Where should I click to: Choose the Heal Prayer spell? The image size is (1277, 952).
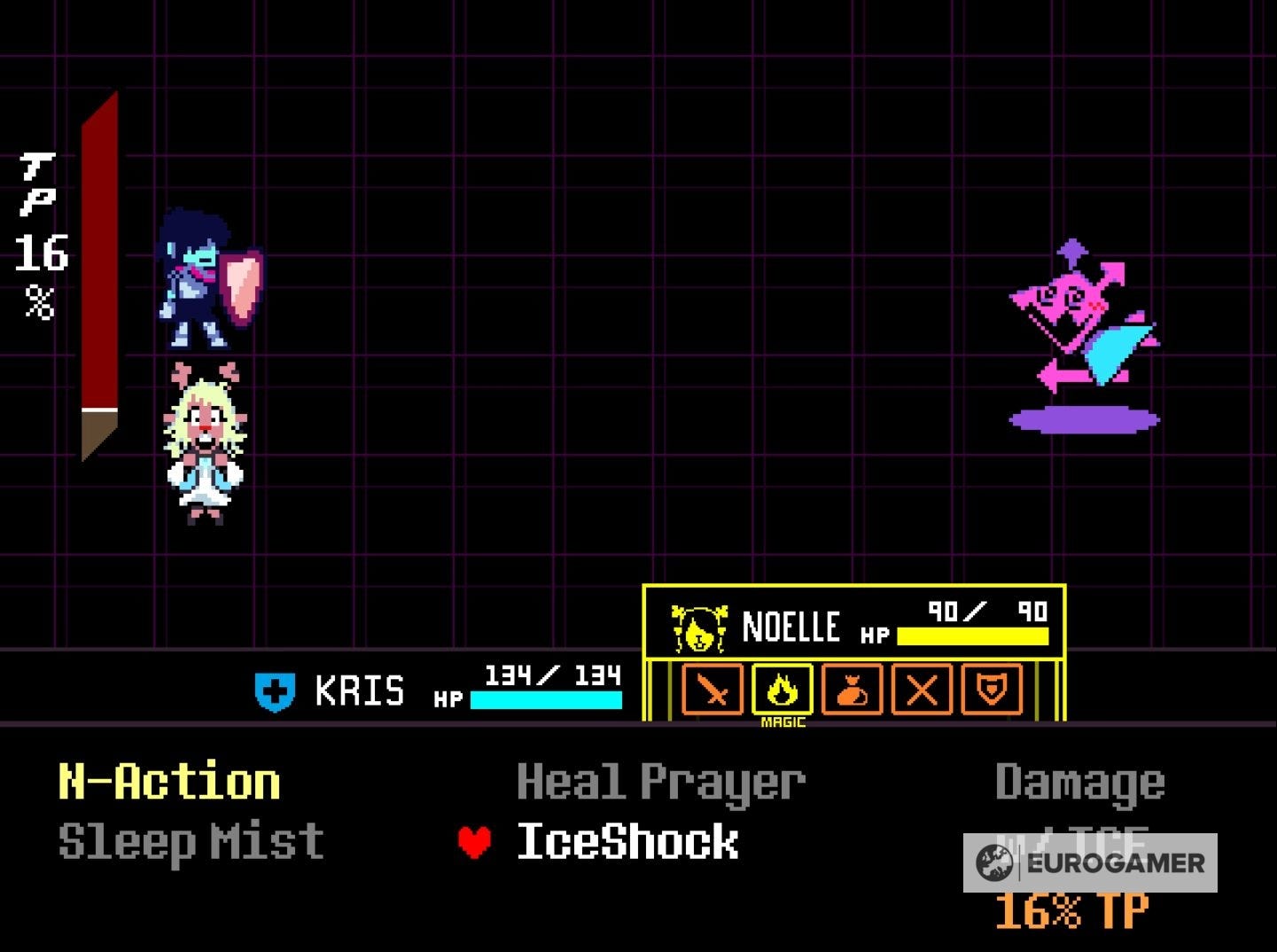660,781
